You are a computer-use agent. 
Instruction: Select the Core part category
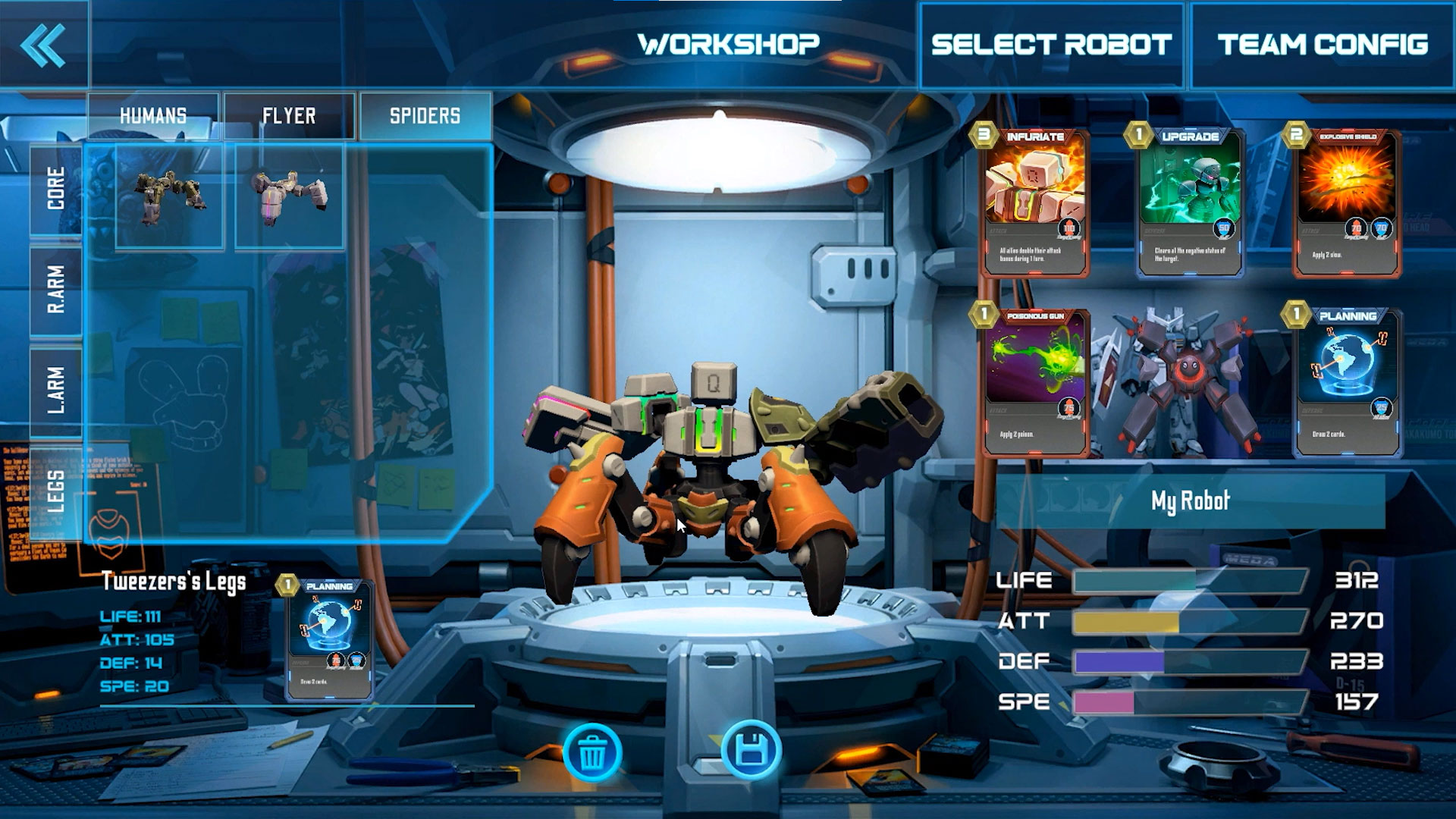pyautogui.click(x=56, y=190)
